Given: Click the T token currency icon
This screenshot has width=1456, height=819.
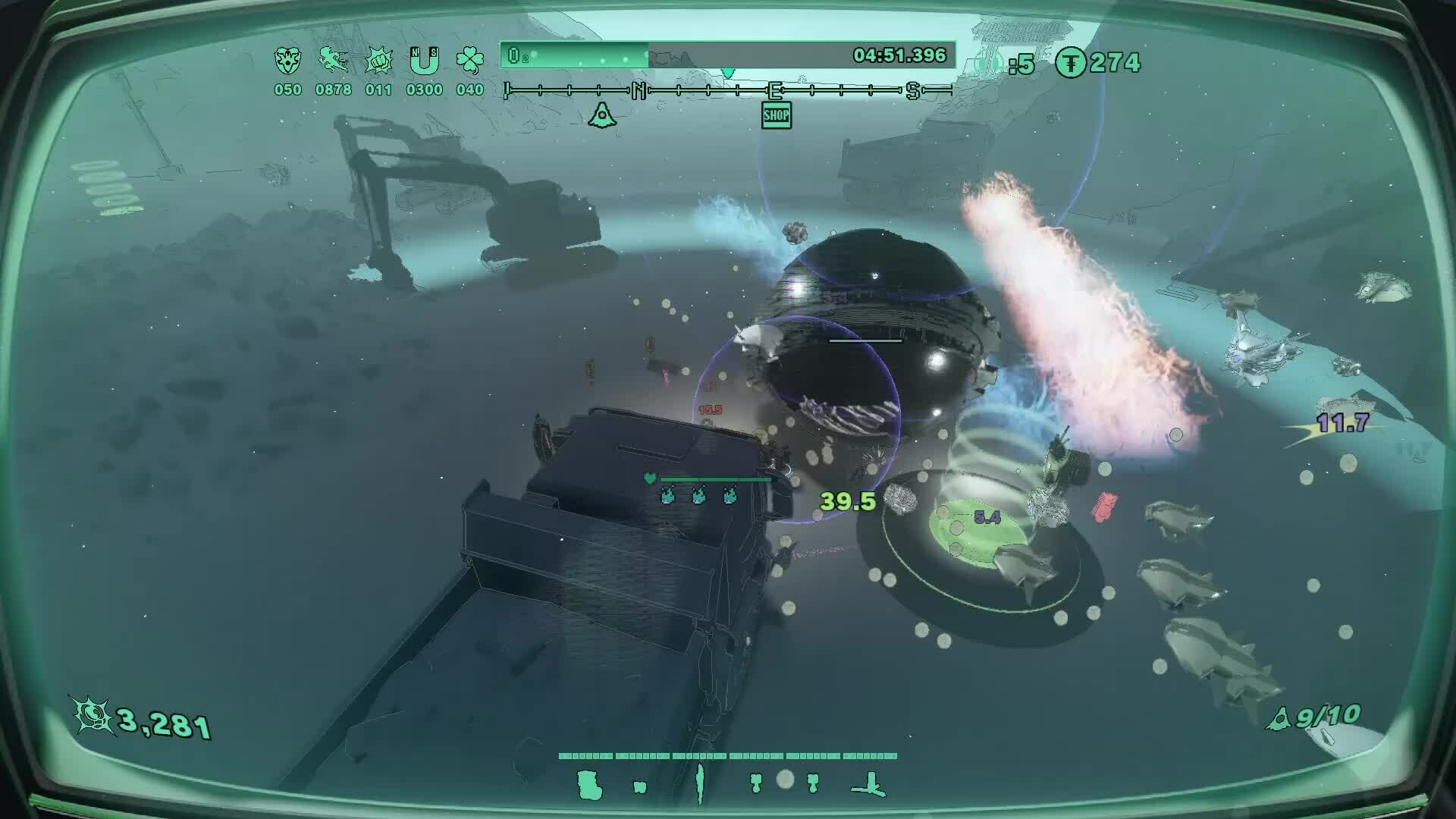Looking at the screenshot, I should point(1070,63).
